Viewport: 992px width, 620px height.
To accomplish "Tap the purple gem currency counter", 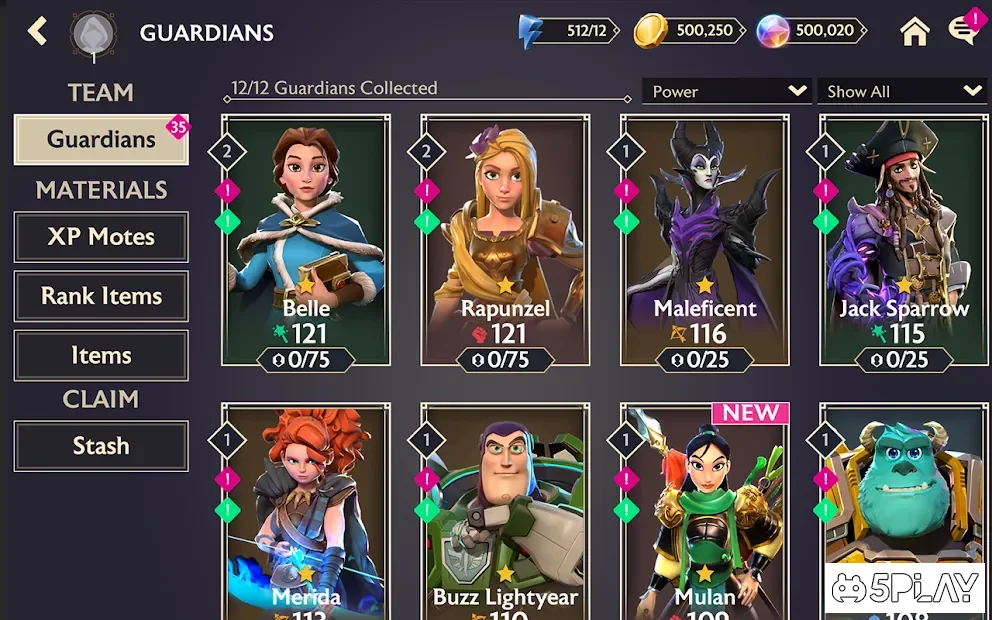I will point(810,31).
